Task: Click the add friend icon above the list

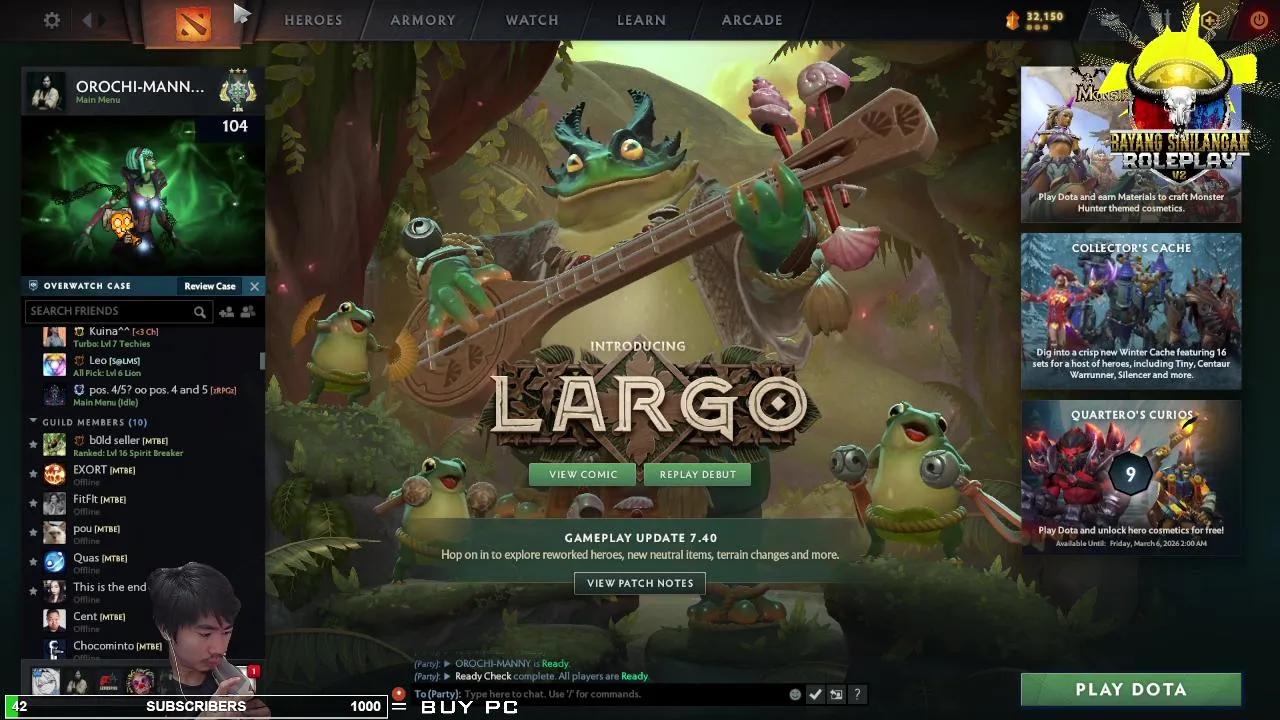Action: (x=226, y=311)
